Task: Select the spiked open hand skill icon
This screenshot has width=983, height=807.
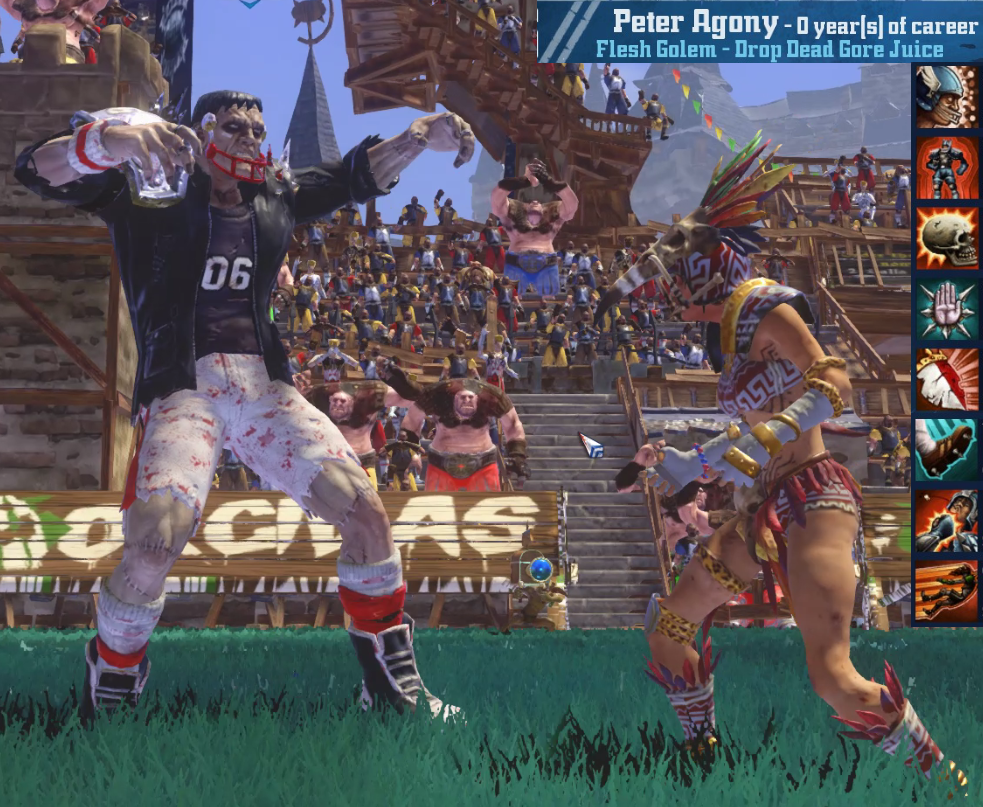Action: pyautogui.click(x=946, y=309)
